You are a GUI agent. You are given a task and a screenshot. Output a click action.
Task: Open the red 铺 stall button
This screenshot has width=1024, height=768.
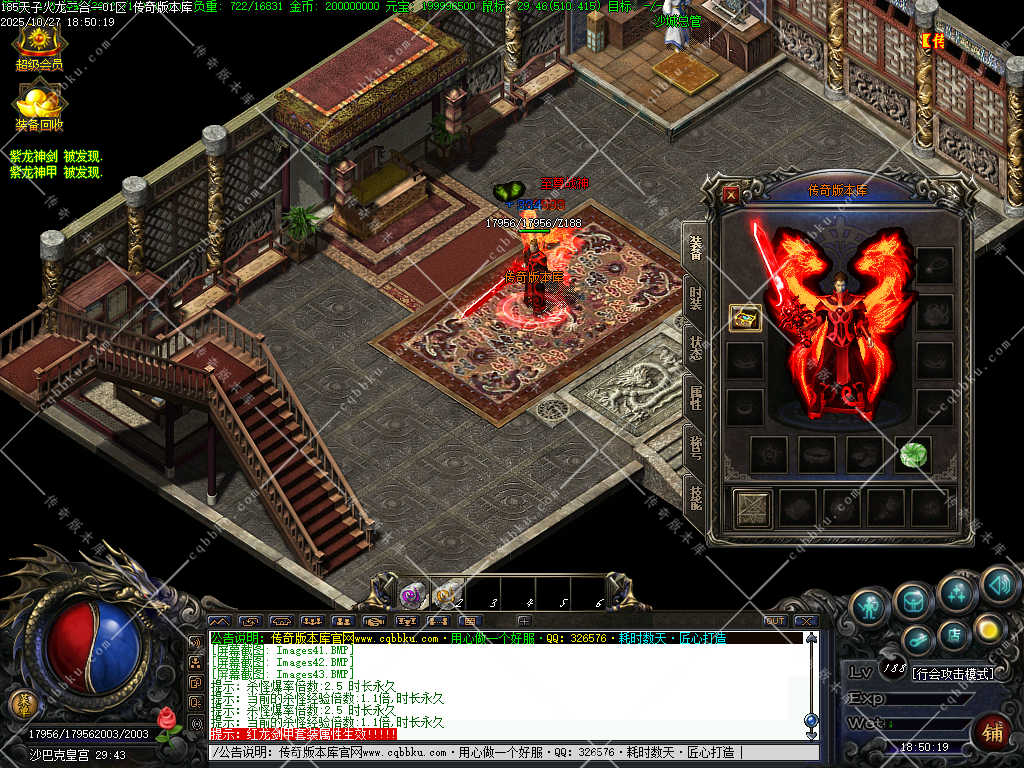point(992,733)
